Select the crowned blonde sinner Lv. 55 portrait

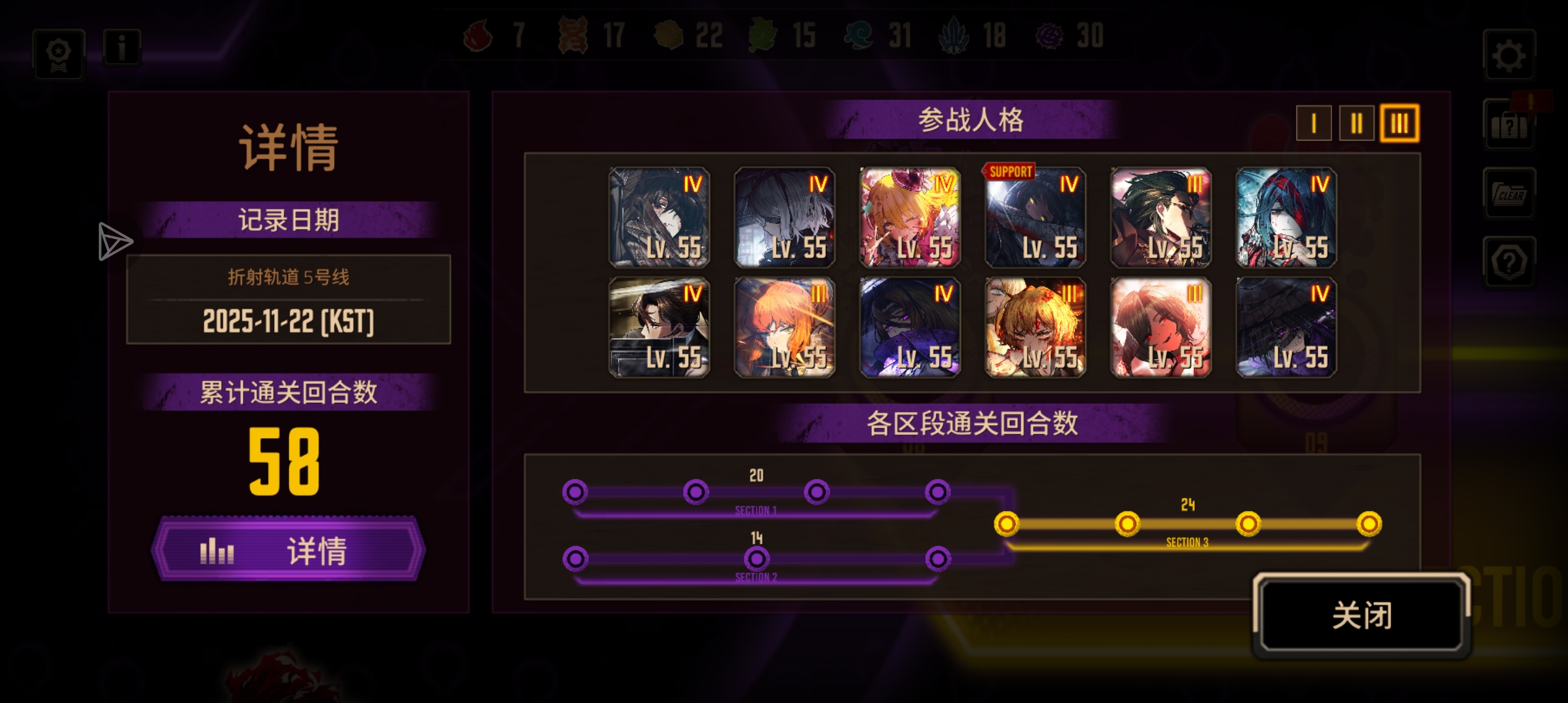click(x=910, y=218)
